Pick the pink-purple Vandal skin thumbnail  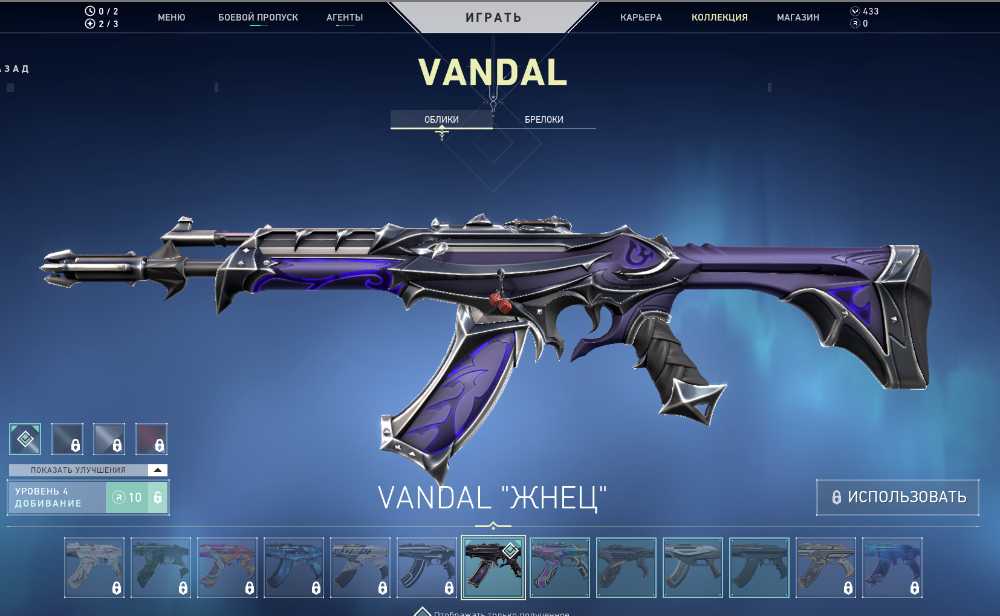pos(559,567)
